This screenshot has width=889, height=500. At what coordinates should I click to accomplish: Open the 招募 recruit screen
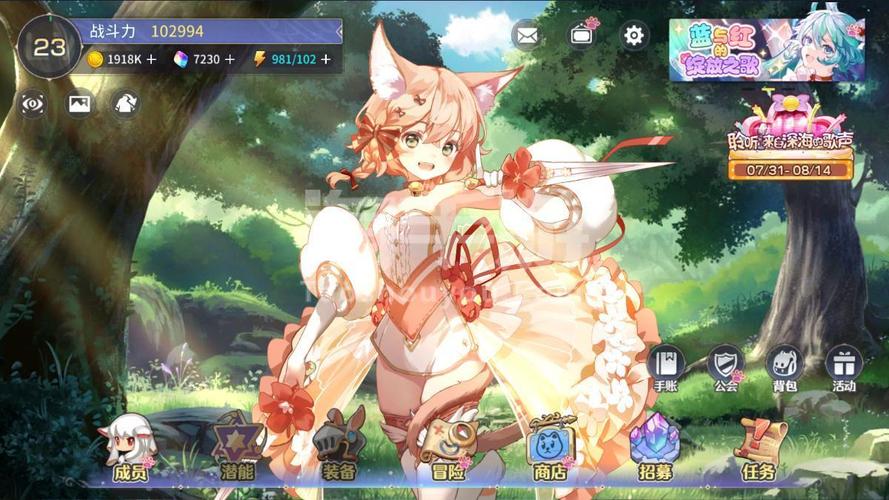[x=655, y=448]
